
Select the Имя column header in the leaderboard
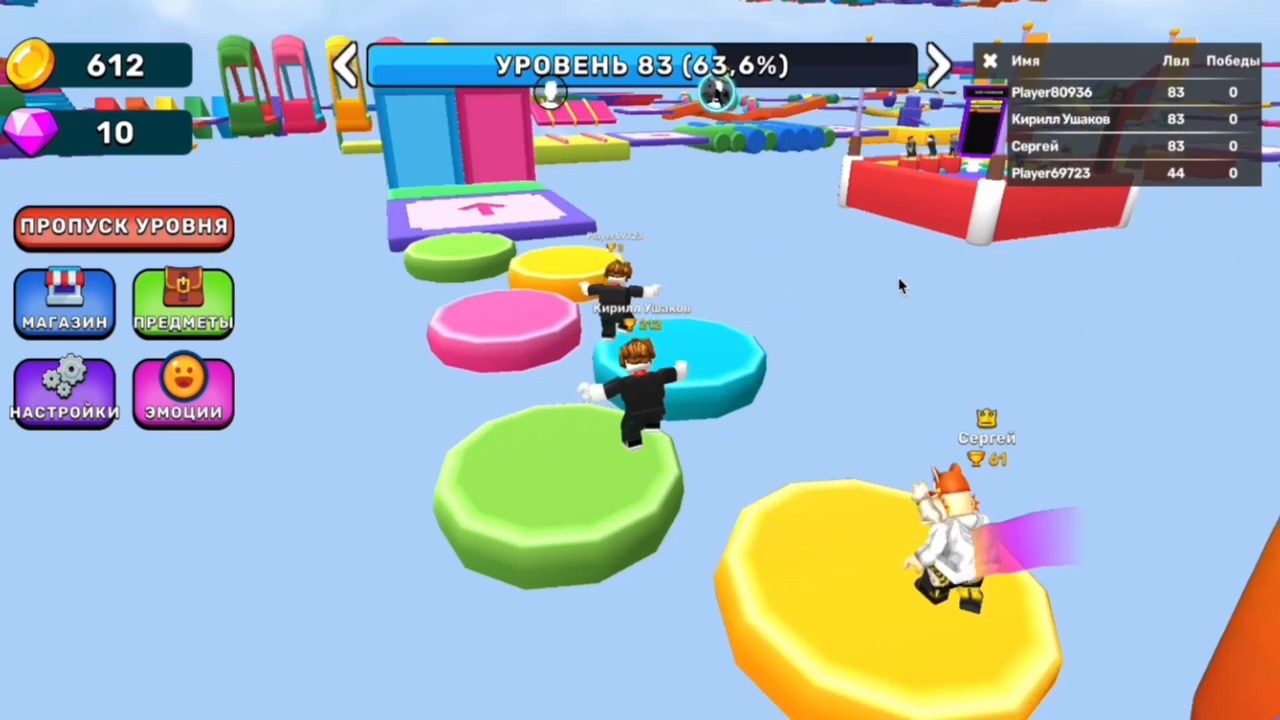(x=1025, y=61)
